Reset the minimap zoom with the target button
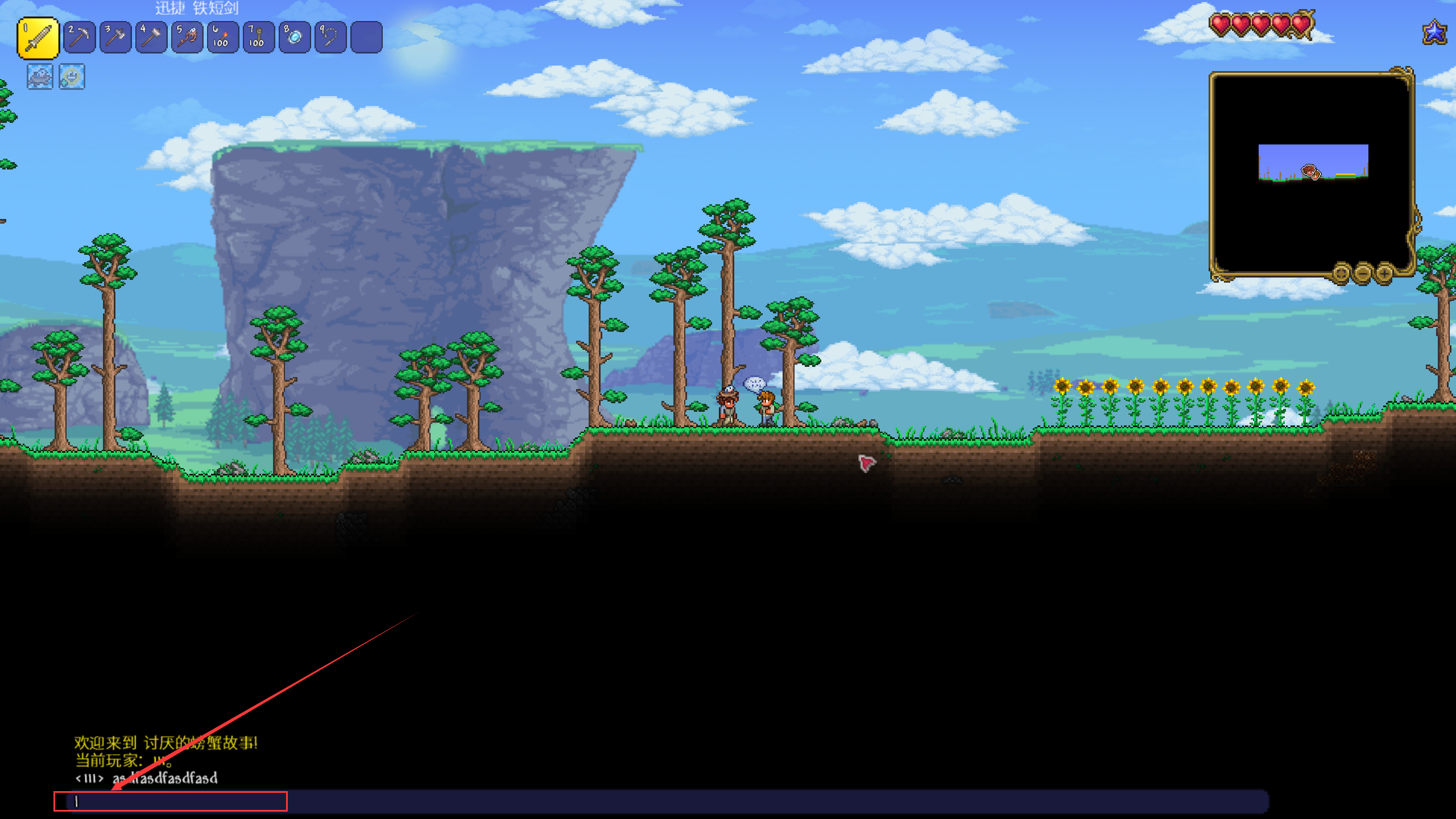 click(x=1341, y=274)
